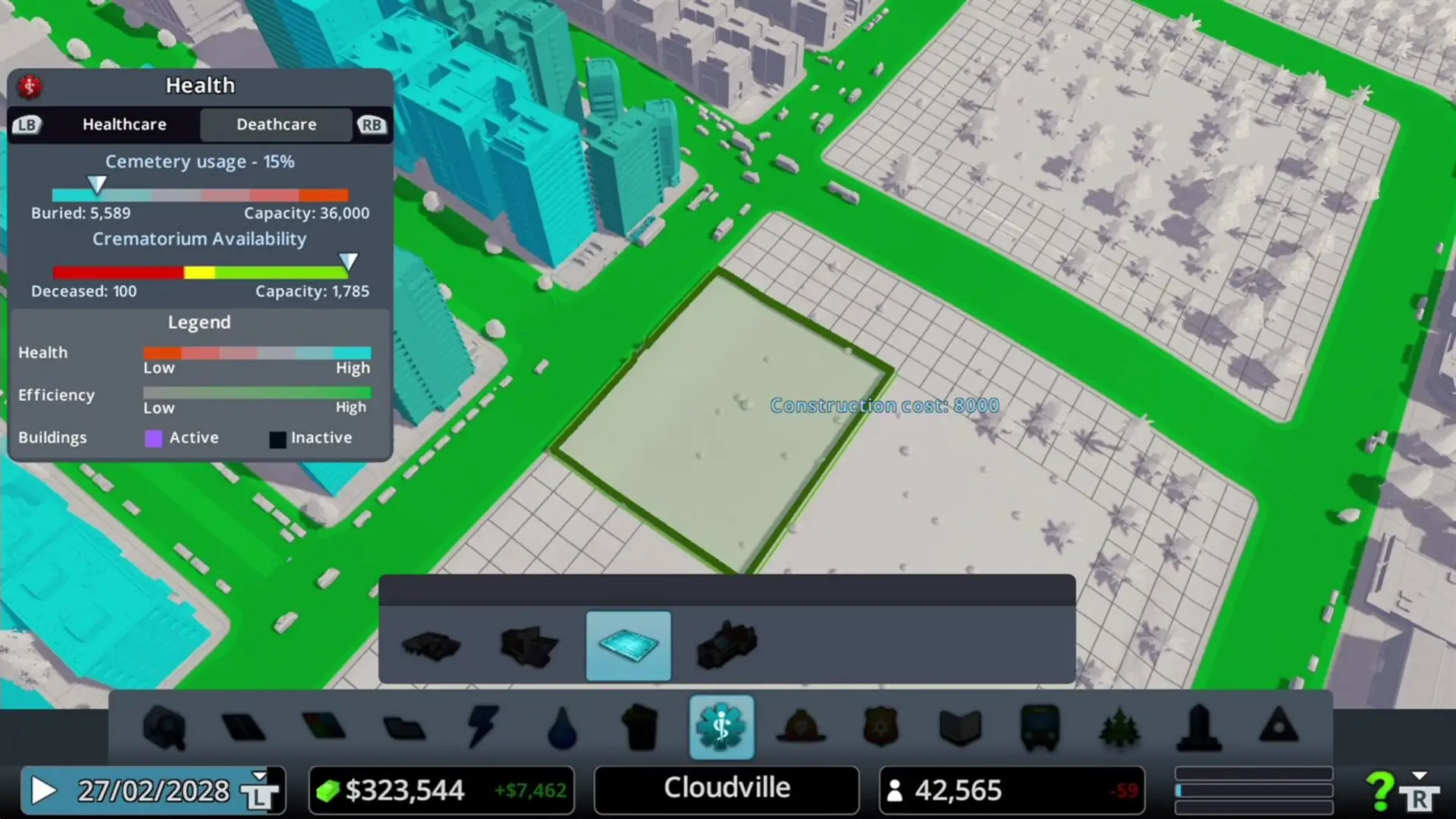The width and height of the screenshot is (1456, 819).
Task: Switch to the Deathcare tab
Action: pyautogui.click(x=277, y=124)
